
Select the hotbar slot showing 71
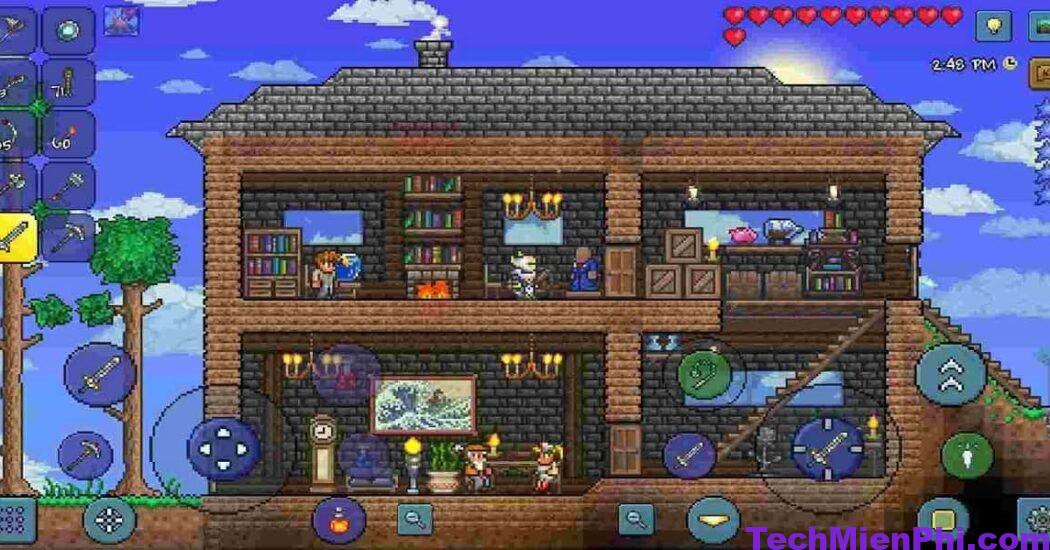[x=69, y=82]
